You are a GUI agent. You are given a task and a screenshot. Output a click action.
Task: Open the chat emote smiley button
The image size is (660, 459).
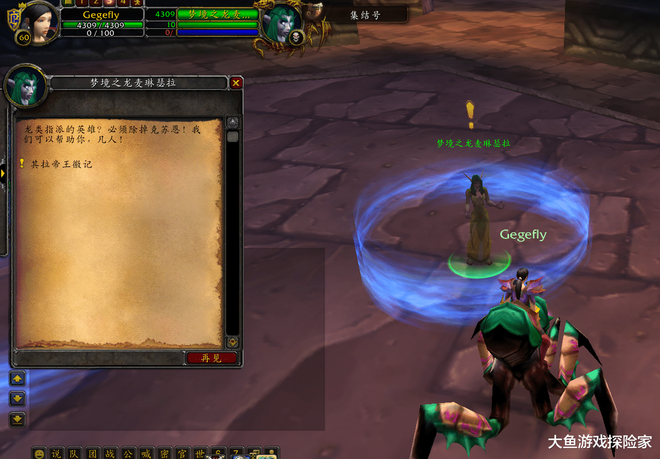39,453
